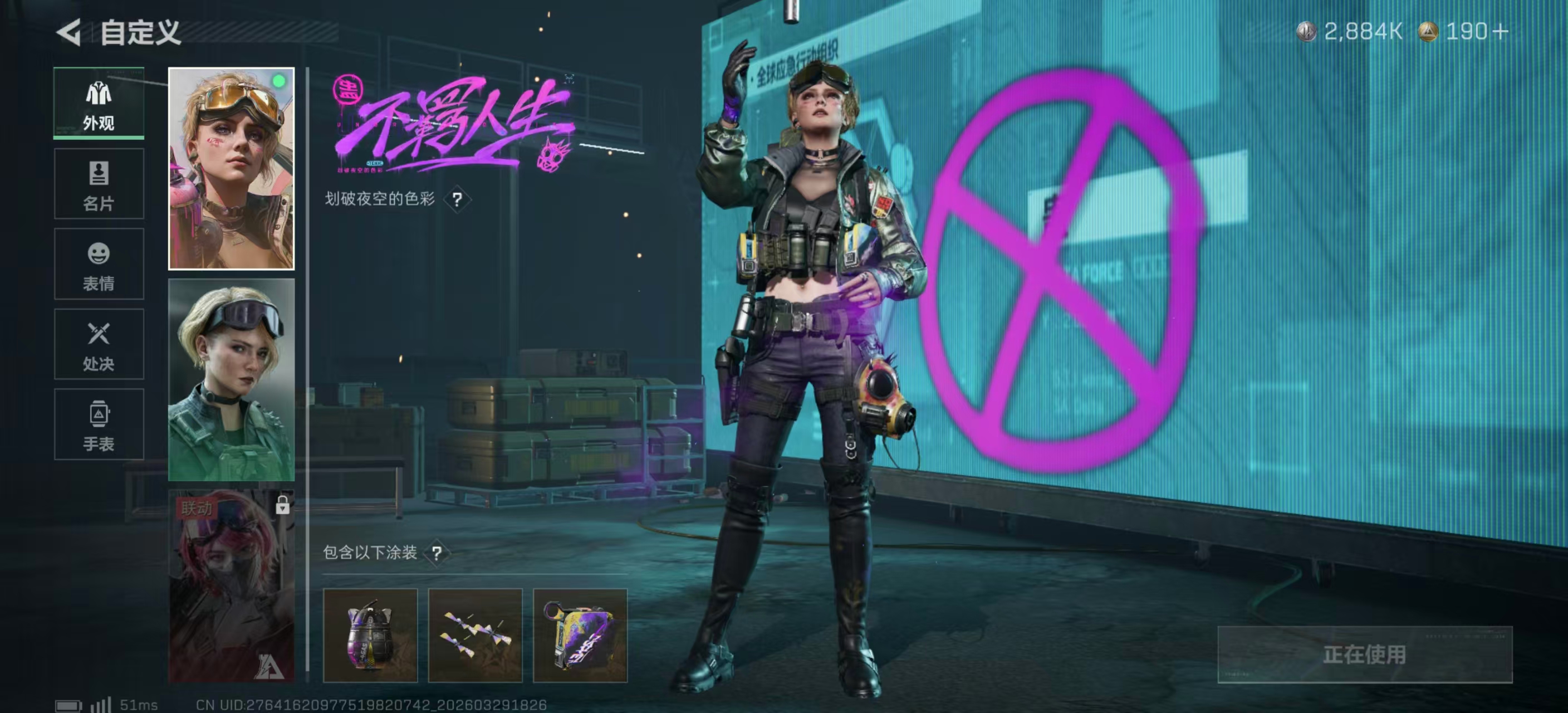This screenshot has height=713, width=1568.
Task: Choose the green-jacket default skin portrait
Action: coord(231,380)
